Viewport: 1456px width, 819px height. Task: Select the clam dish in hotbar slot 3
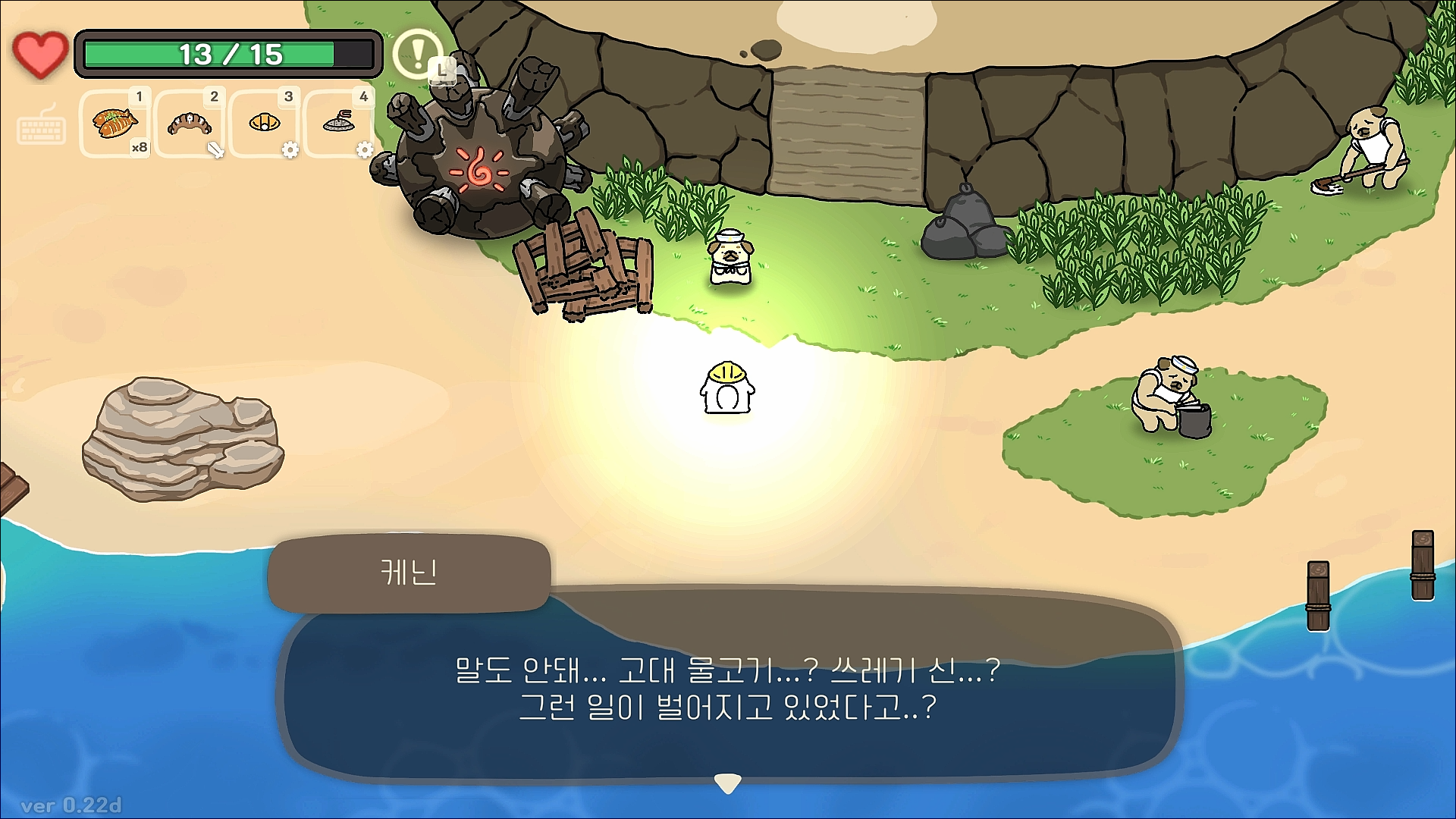(263, 124)
